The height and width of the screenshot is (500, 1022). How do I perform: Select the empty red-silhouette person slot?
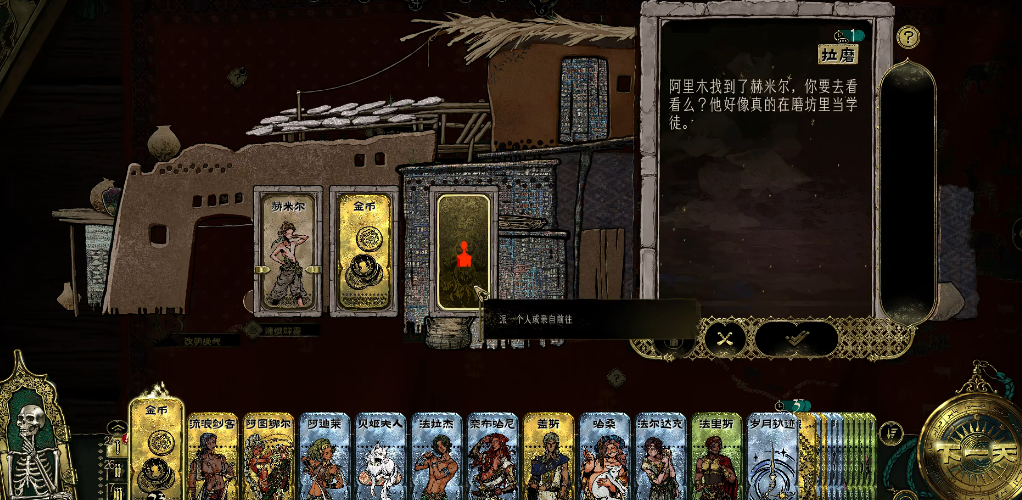point(463,253)
